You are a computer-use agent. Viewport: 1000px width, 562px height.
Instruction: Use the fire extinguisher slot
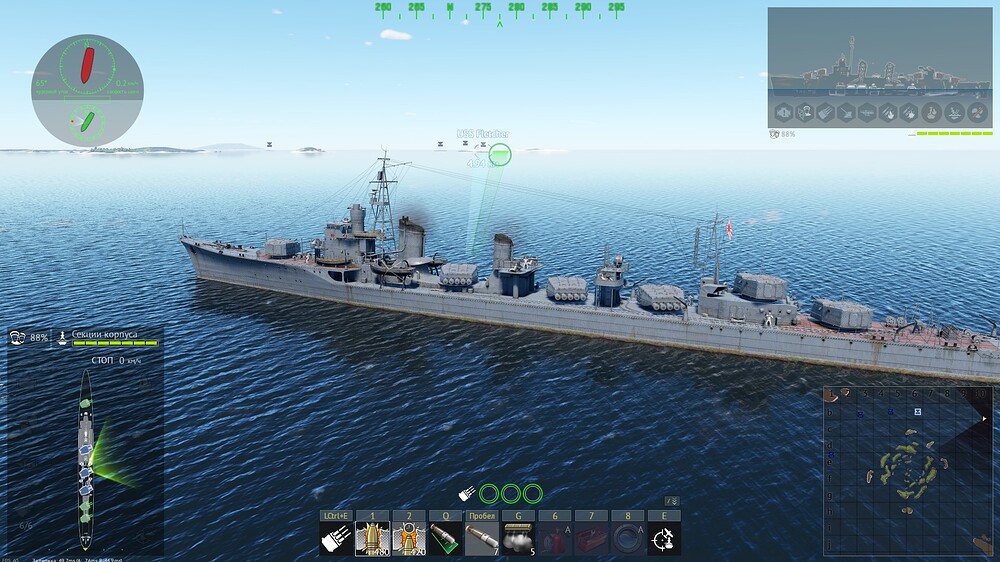coord(555,538)
